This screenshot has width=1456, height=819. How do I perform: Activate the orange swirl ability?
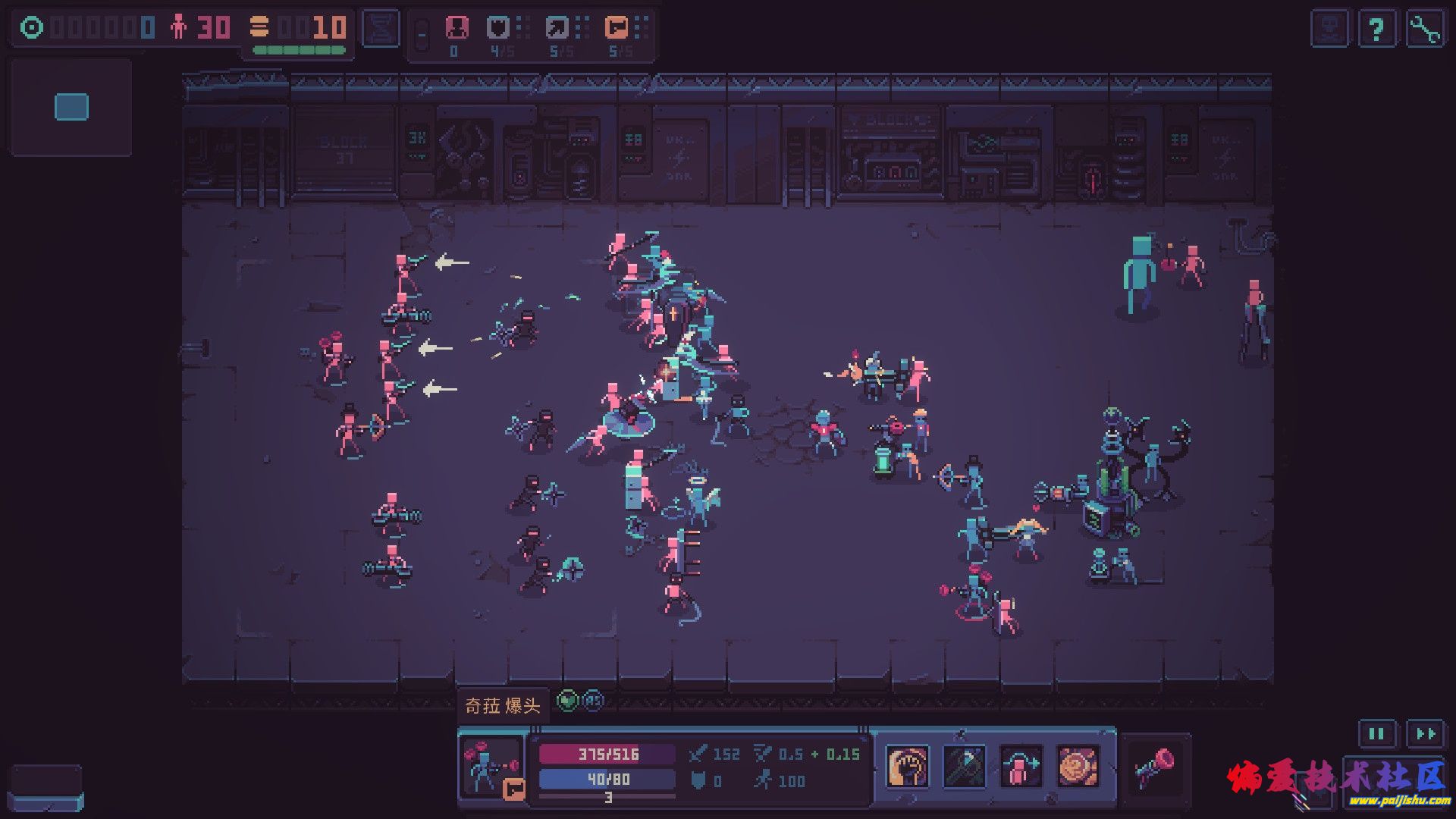coord(1078,767)
